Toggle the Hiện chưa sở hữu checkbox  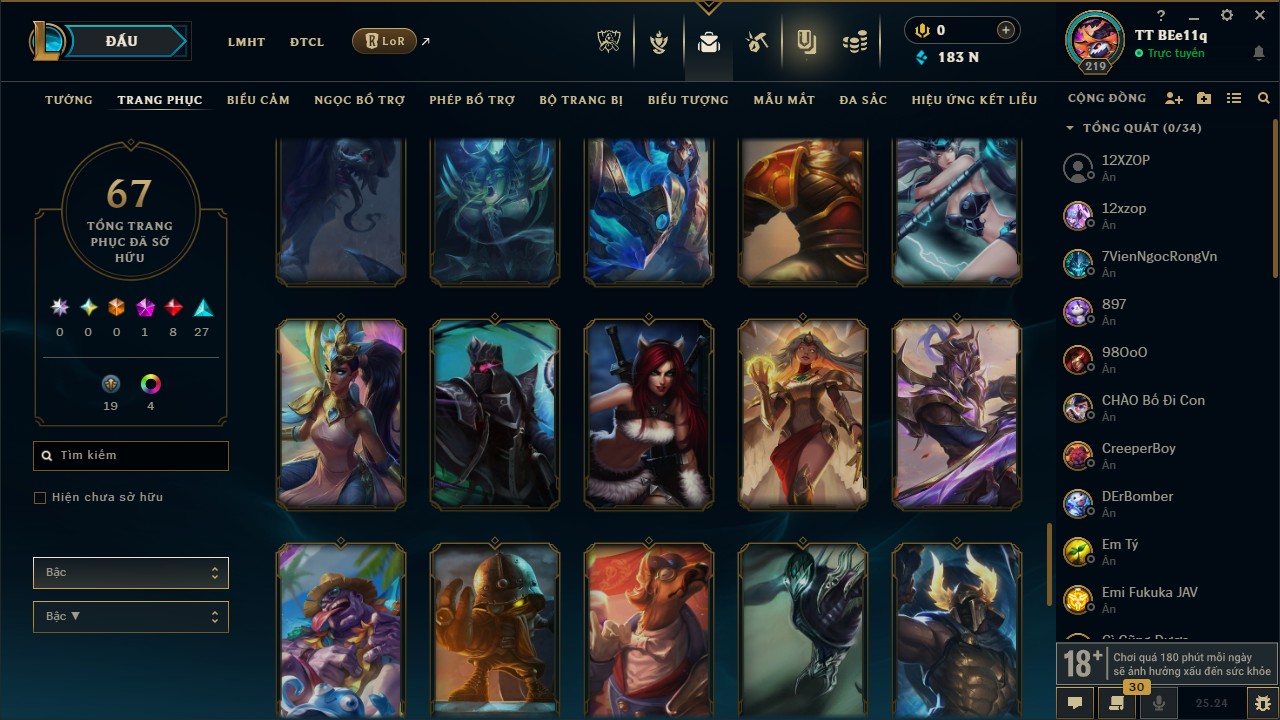[40, 498]
